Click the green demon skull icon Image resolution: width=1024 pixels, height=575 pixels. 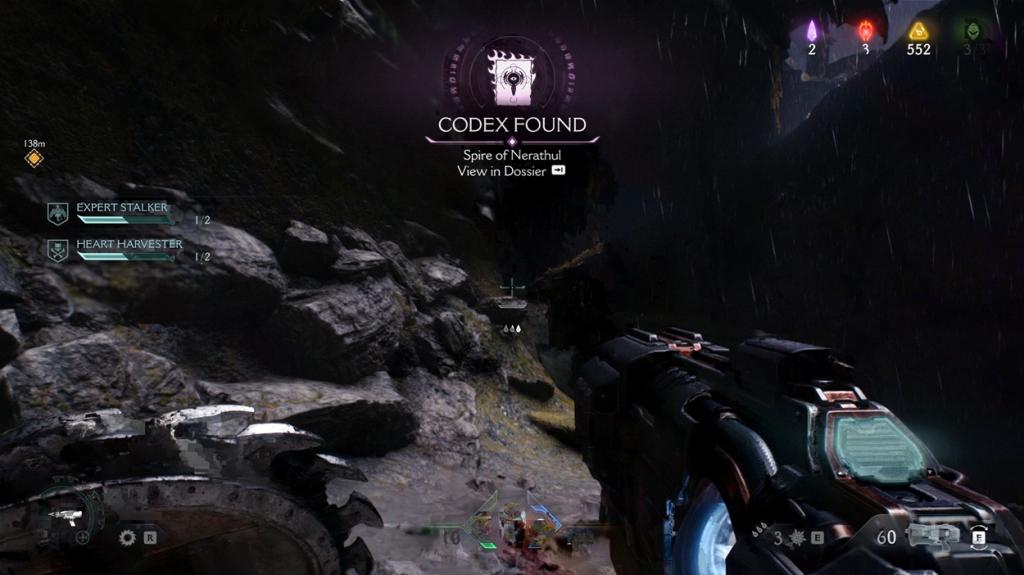[x=971, y=31]
